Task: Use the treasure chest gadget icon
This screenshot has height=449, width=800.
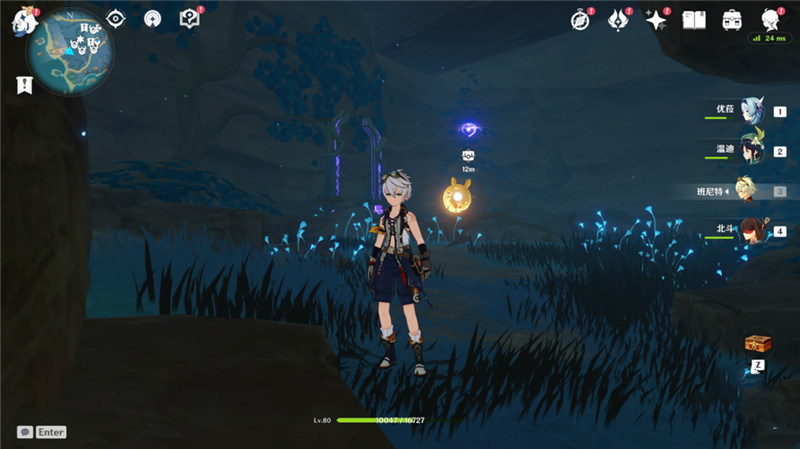Action: [x=757, y=343]
